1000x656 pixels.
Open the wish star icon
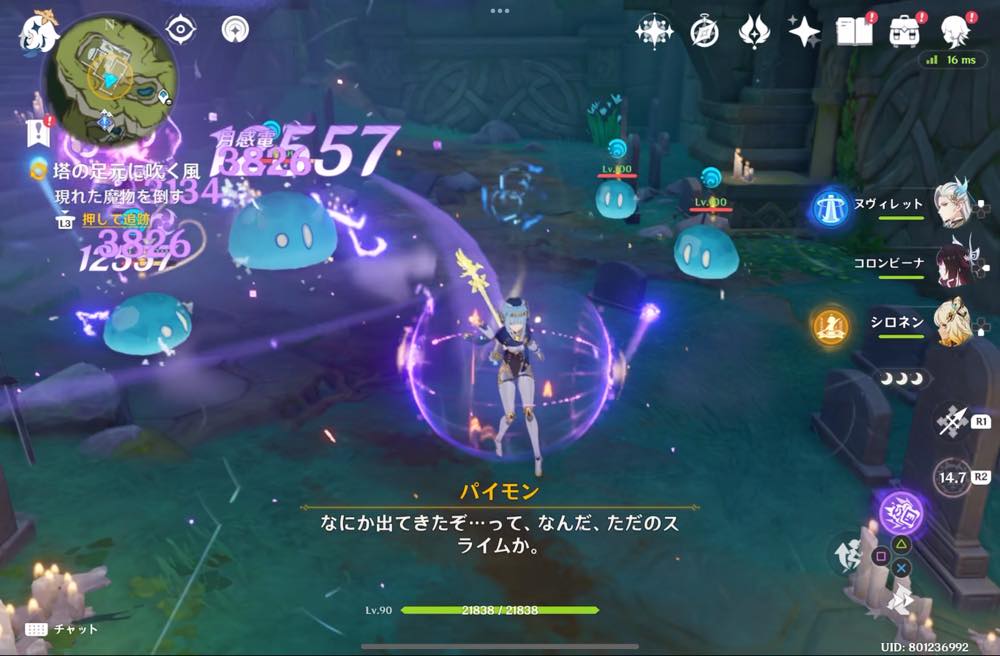point(804,32)
